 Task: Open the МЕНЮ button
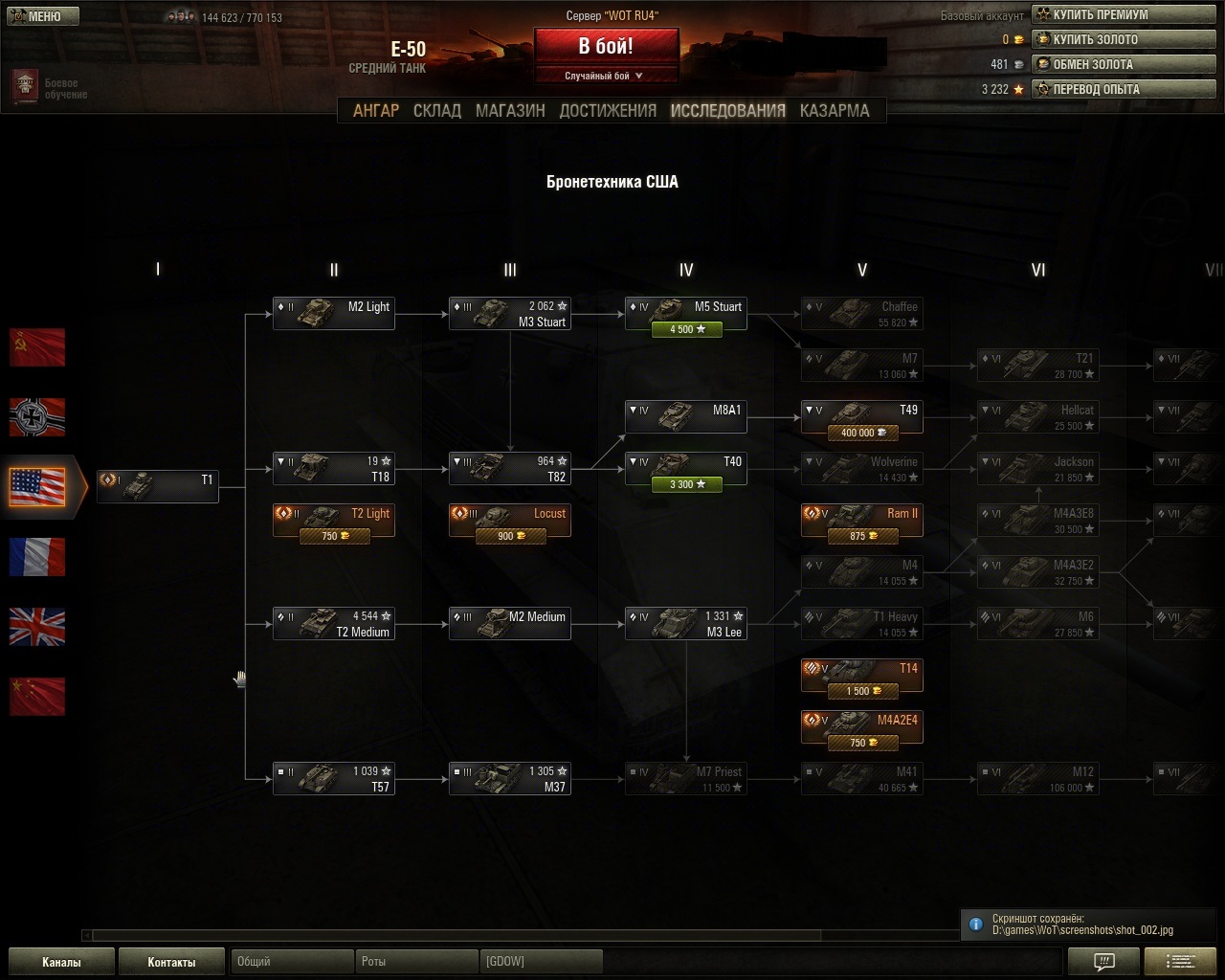42,16
